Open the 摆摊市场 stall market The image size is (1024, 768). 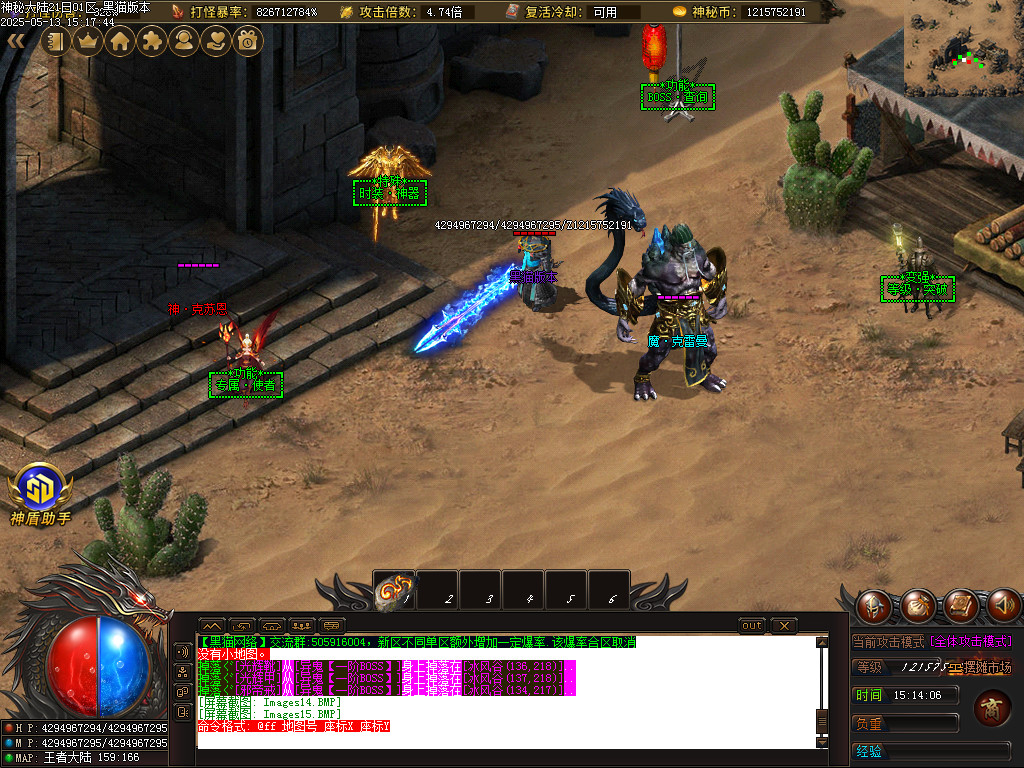980,667
